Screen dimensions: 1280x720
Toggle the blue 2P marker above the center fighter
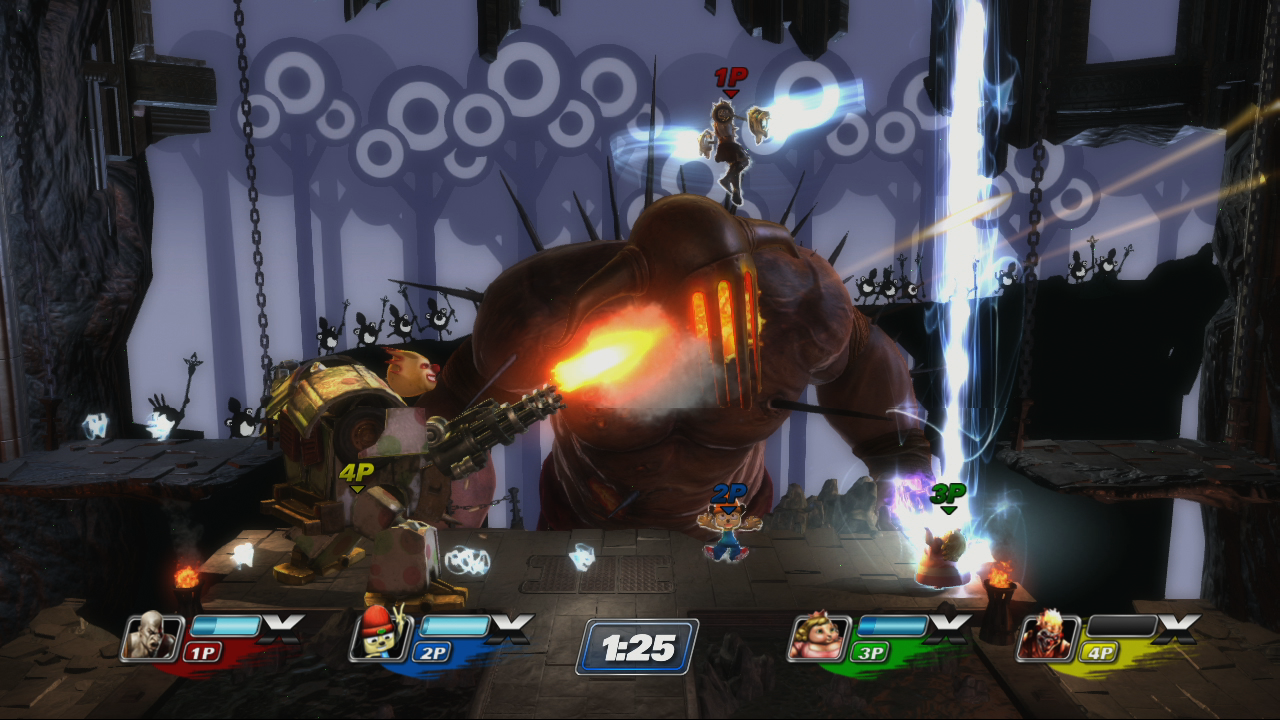(728, 492)
